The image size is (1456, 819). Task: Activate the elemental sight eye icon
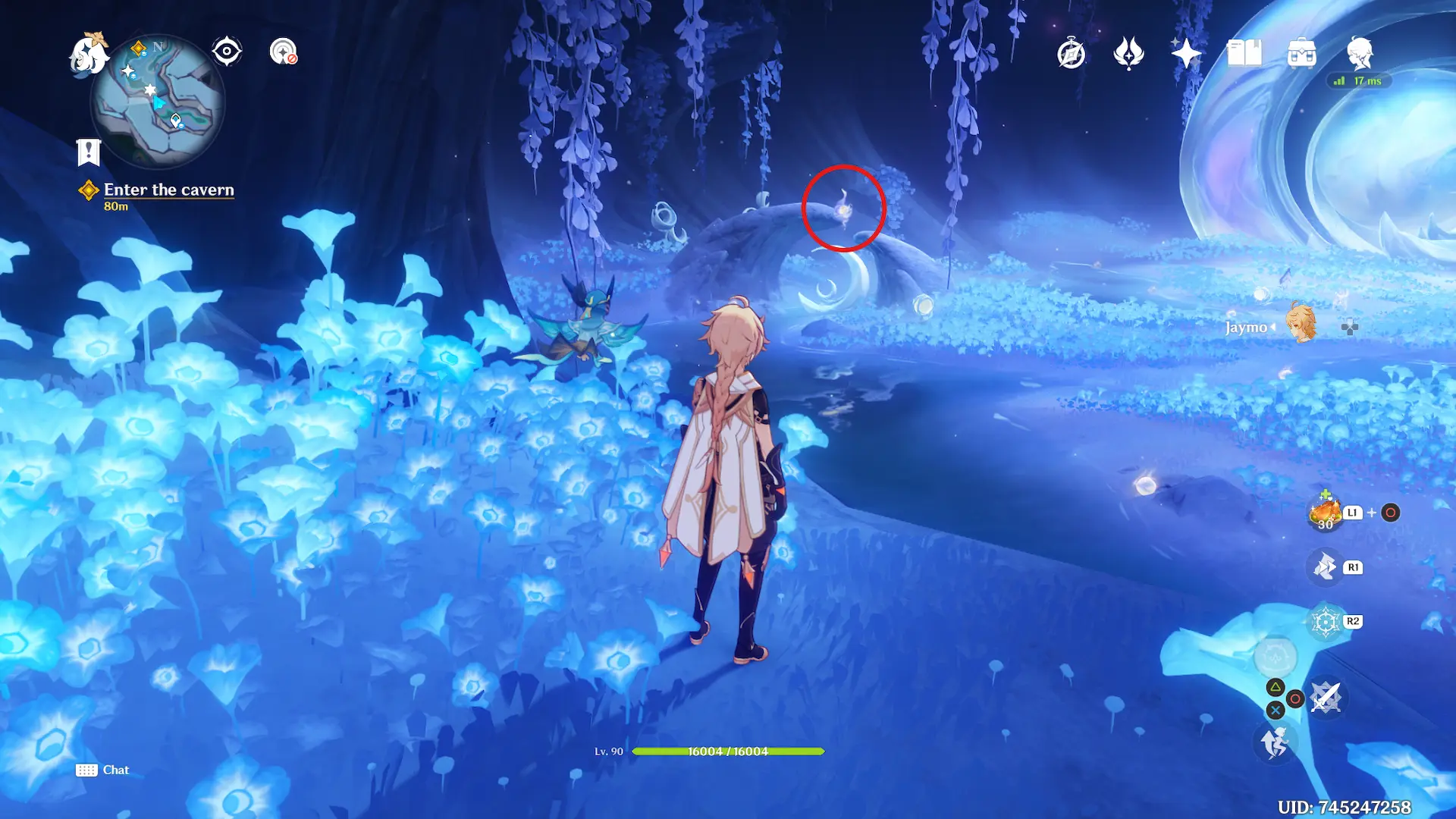pyautogui.click(x=227, y=52)
